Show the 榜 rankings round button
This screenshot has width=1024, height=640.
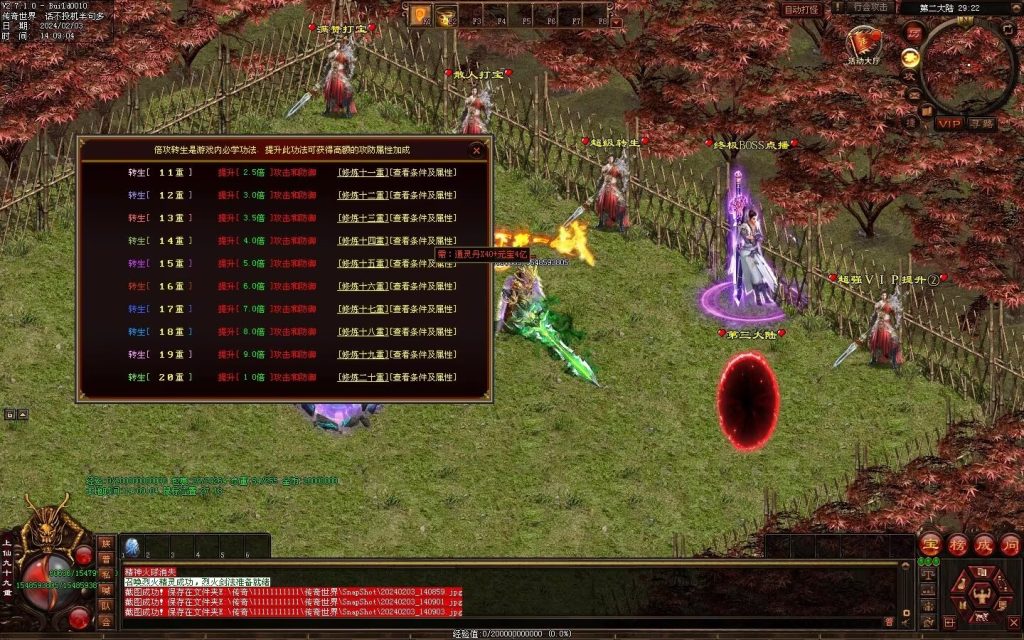click(x=957, y=544)
